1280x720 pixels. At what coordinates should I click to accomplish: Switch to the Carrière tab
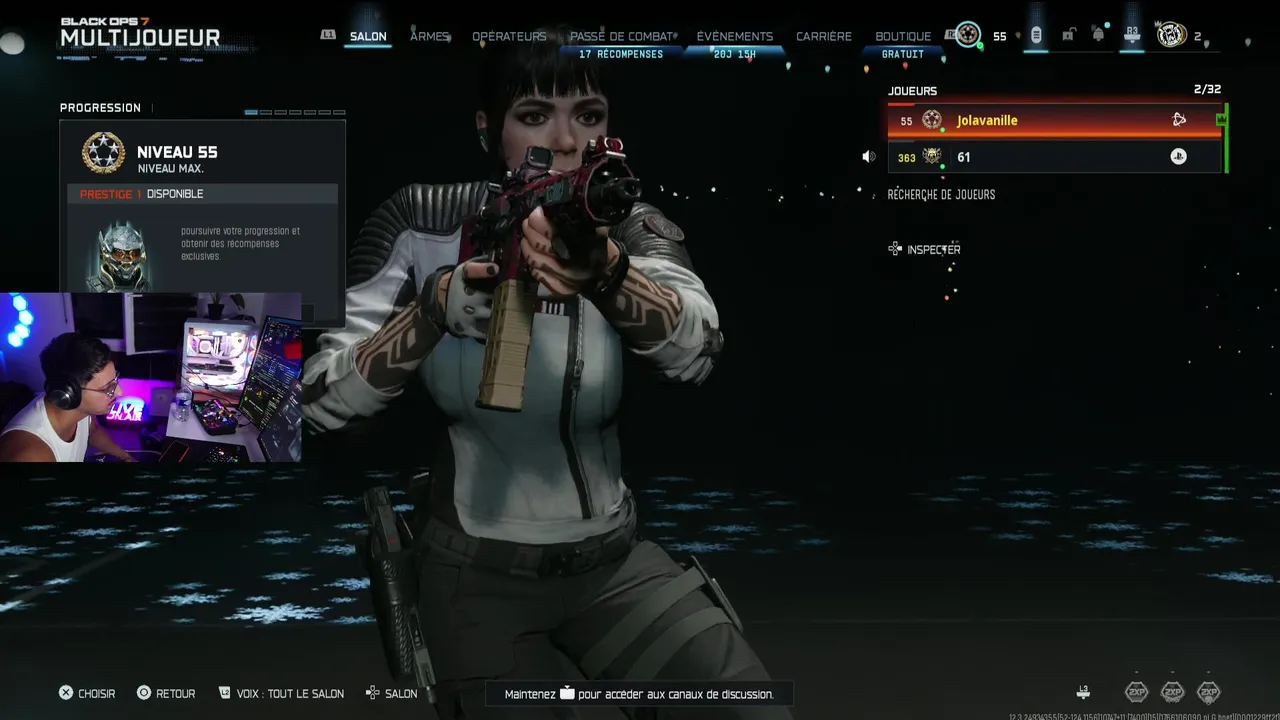click(x=824, y=37)
